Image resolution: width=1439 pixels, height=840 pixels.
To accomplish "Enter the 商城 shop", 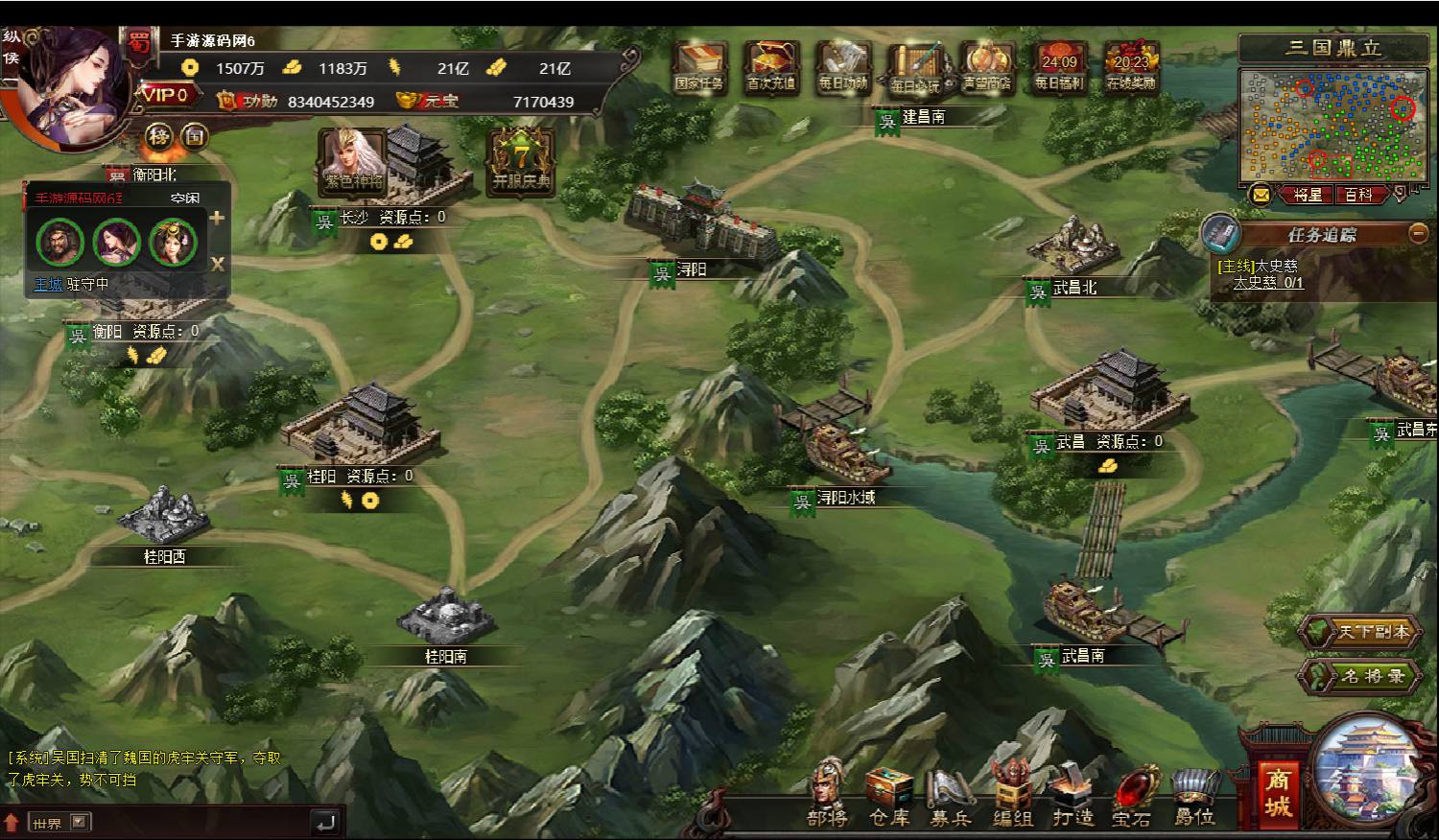I will click(x=1277, y=792).
